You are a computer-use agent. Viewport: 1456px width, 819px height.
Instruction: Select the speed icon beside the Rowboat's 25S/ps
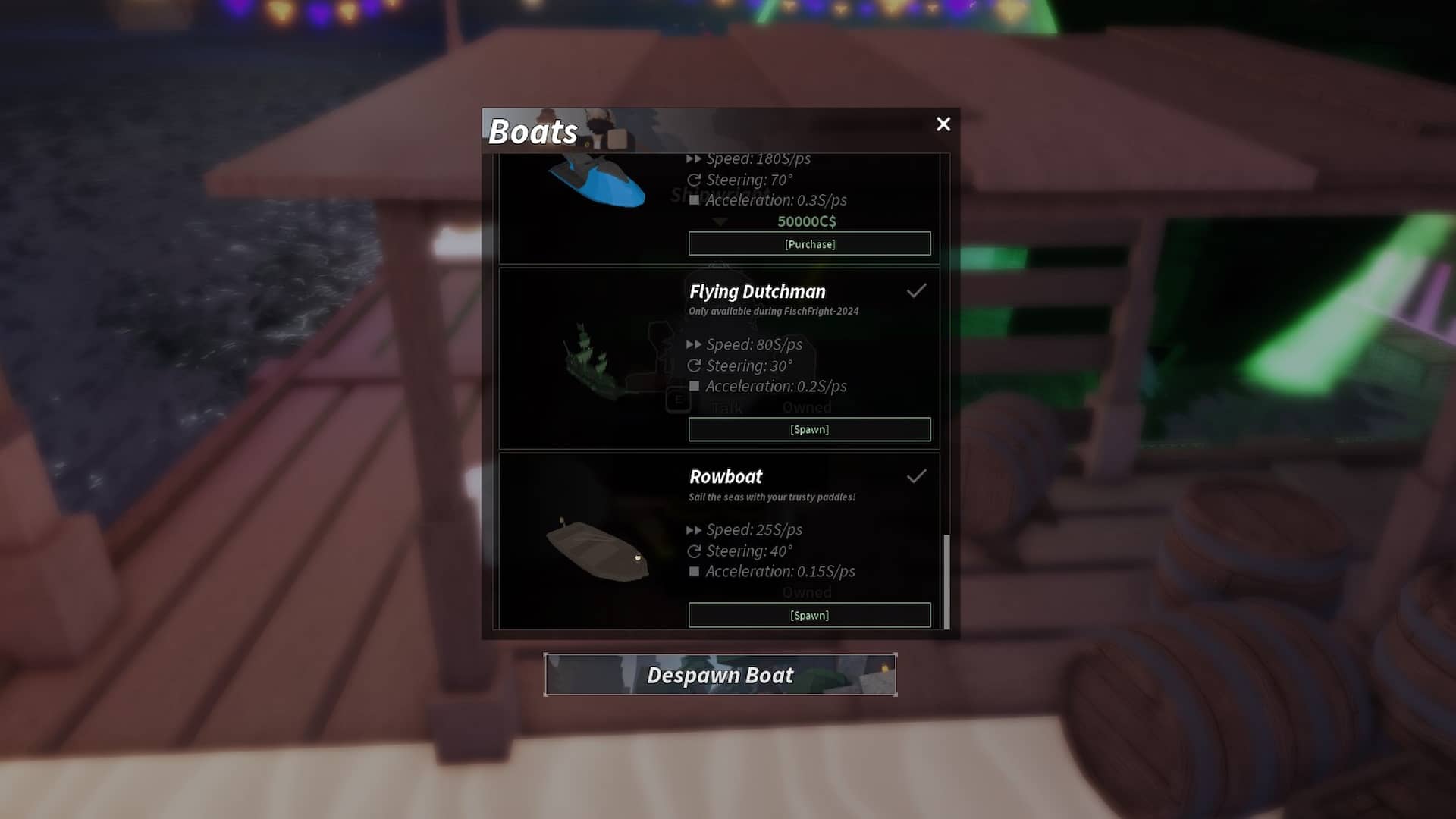[695, 529]
